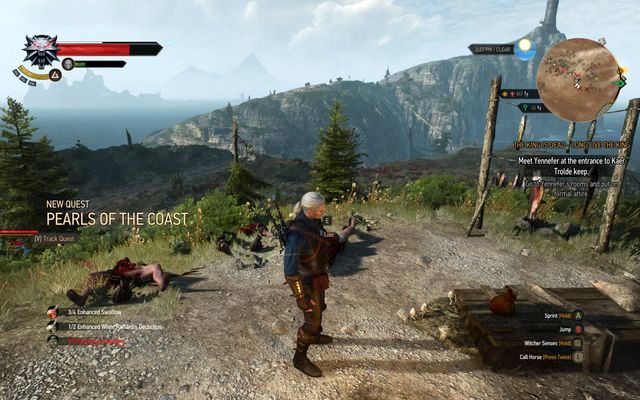This screenshot has height=400, width=640.
Task: Click the red-text consumable slot icon
Action: point(51,340)
